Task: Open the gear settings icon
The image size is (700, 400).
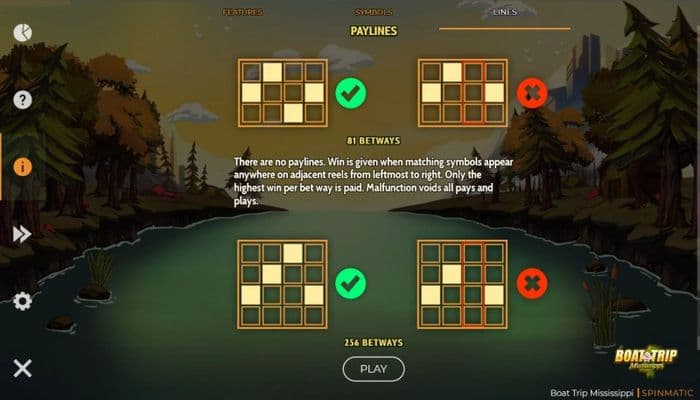Action: click(22, 300)
